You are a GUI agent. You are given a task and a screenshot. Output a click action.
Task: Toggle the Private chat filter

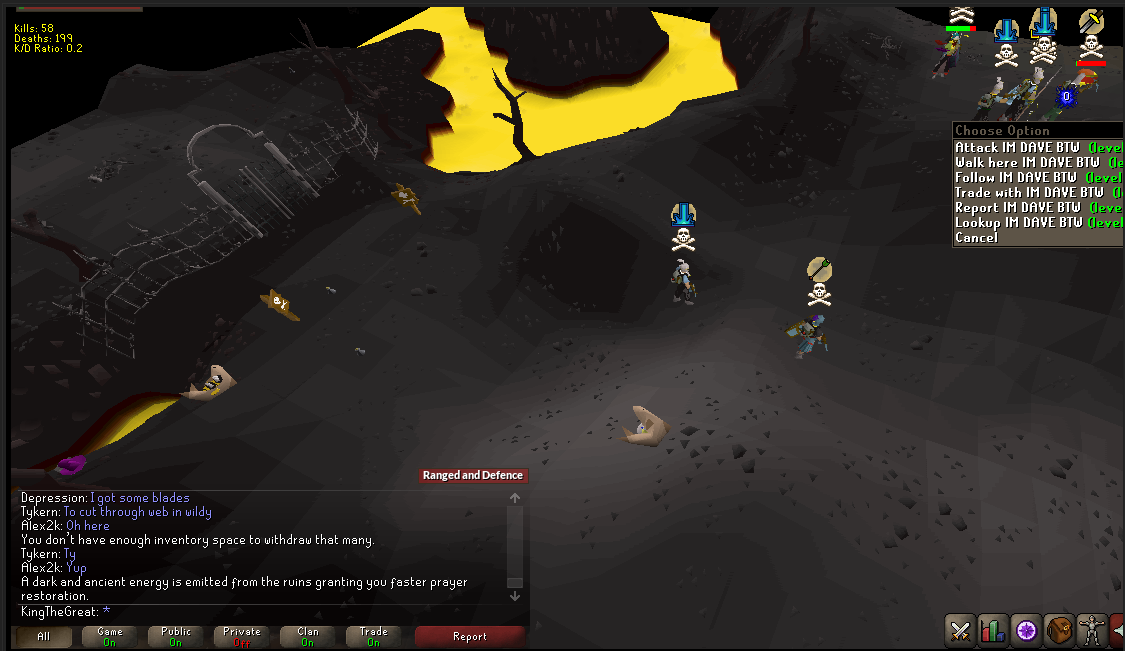coord(242,636)
